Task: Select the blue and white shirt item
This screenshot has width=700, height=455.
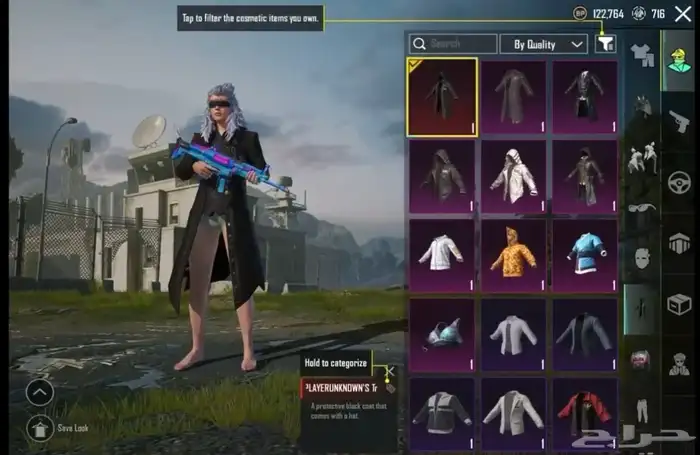Action: (x=585, y=255)
